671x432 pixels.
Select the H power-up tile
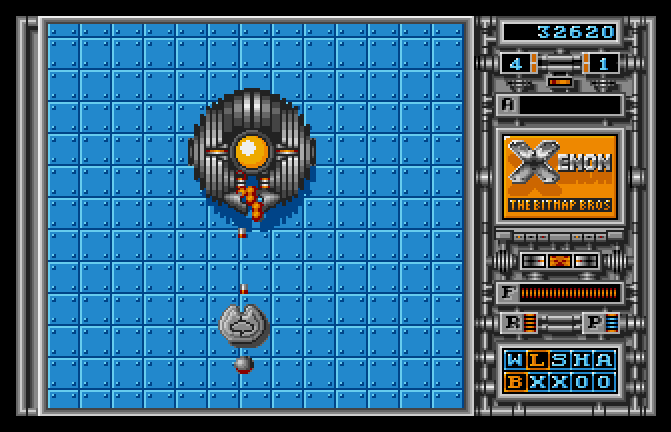tap(581, 360)
